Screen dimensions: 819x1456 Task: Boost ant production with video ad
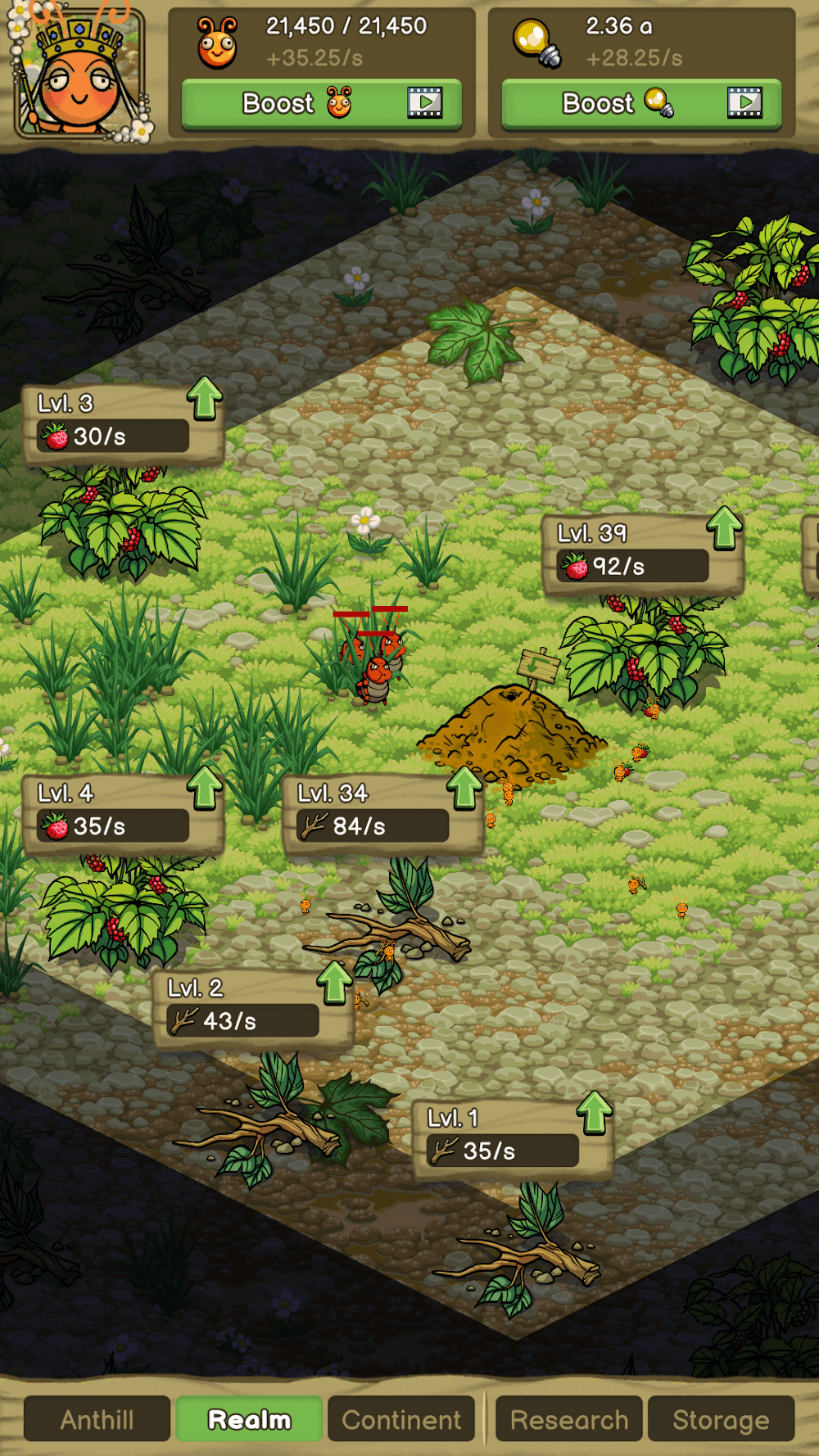point(321,104)
